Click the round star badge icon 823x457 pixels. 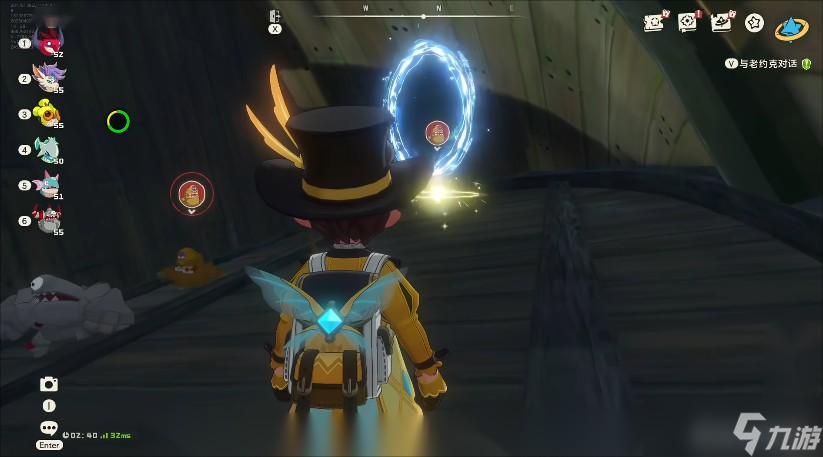(755, 21)
